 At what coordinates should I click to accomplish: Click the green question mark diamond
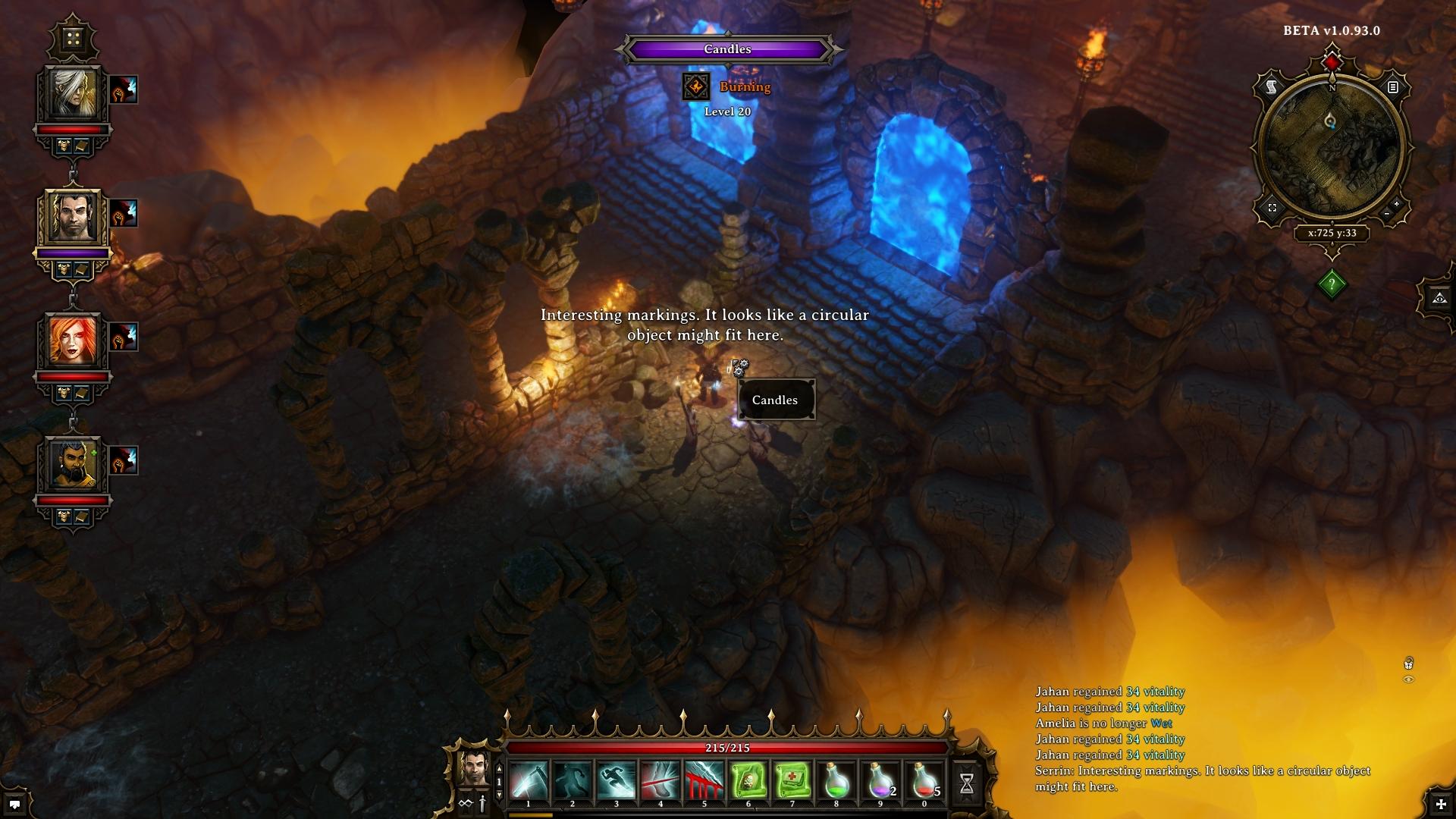(x=1332, y=284)
